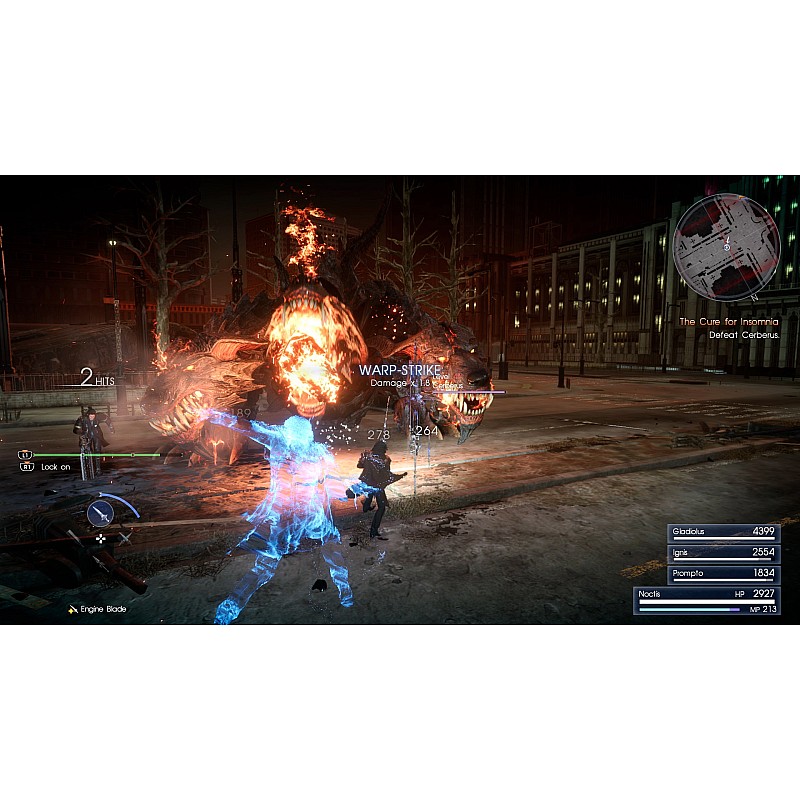This screenshot has height=800, width=800.
Task: Select Gladiolus in the party list
Action: (x=710, y=532)
